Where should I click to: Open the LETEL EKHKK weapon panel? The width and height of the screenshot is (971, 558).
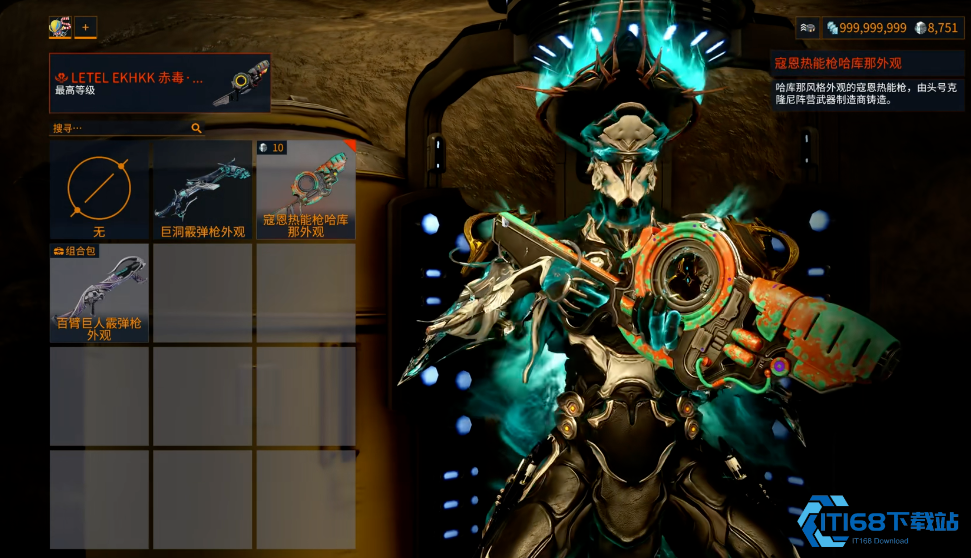(160, 83)
